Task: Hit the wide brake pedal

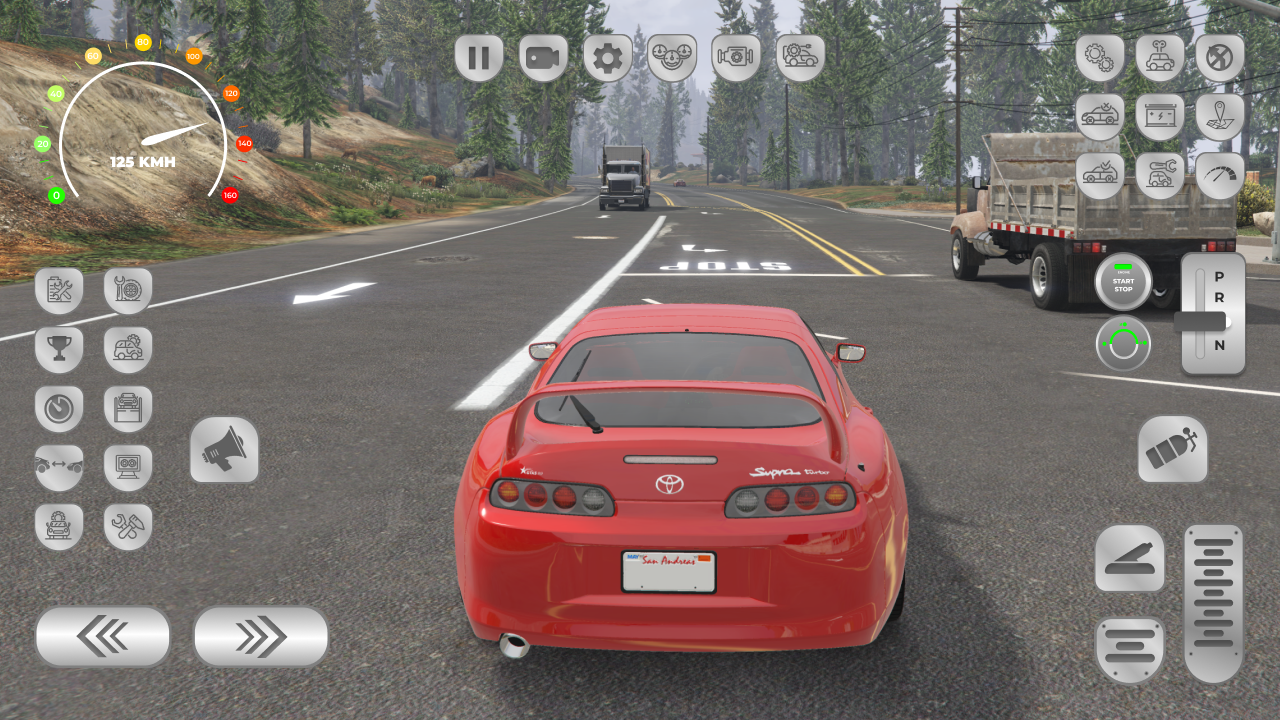Action: pos(1129,650)
